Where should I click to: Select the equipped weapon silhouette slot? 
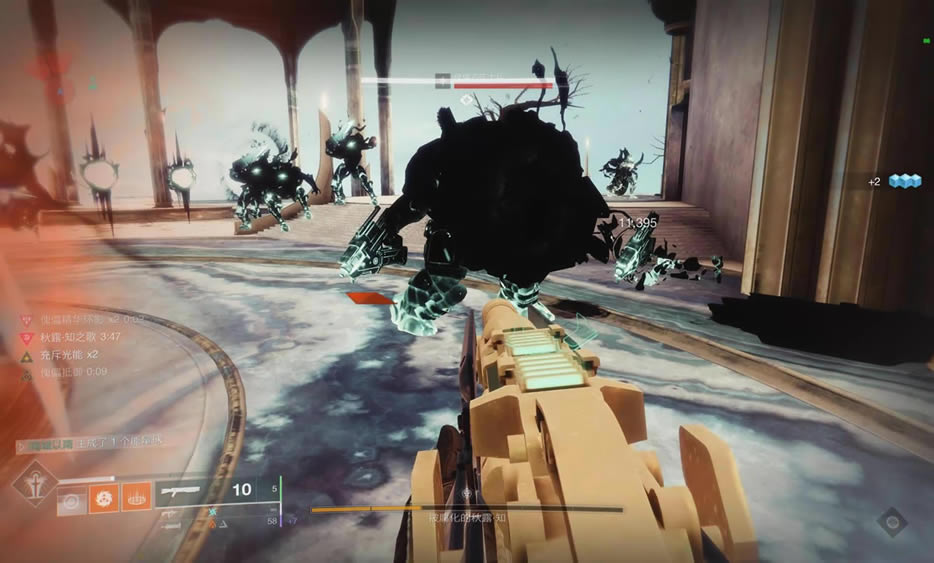pyautogui.click(x=181, y=491)
